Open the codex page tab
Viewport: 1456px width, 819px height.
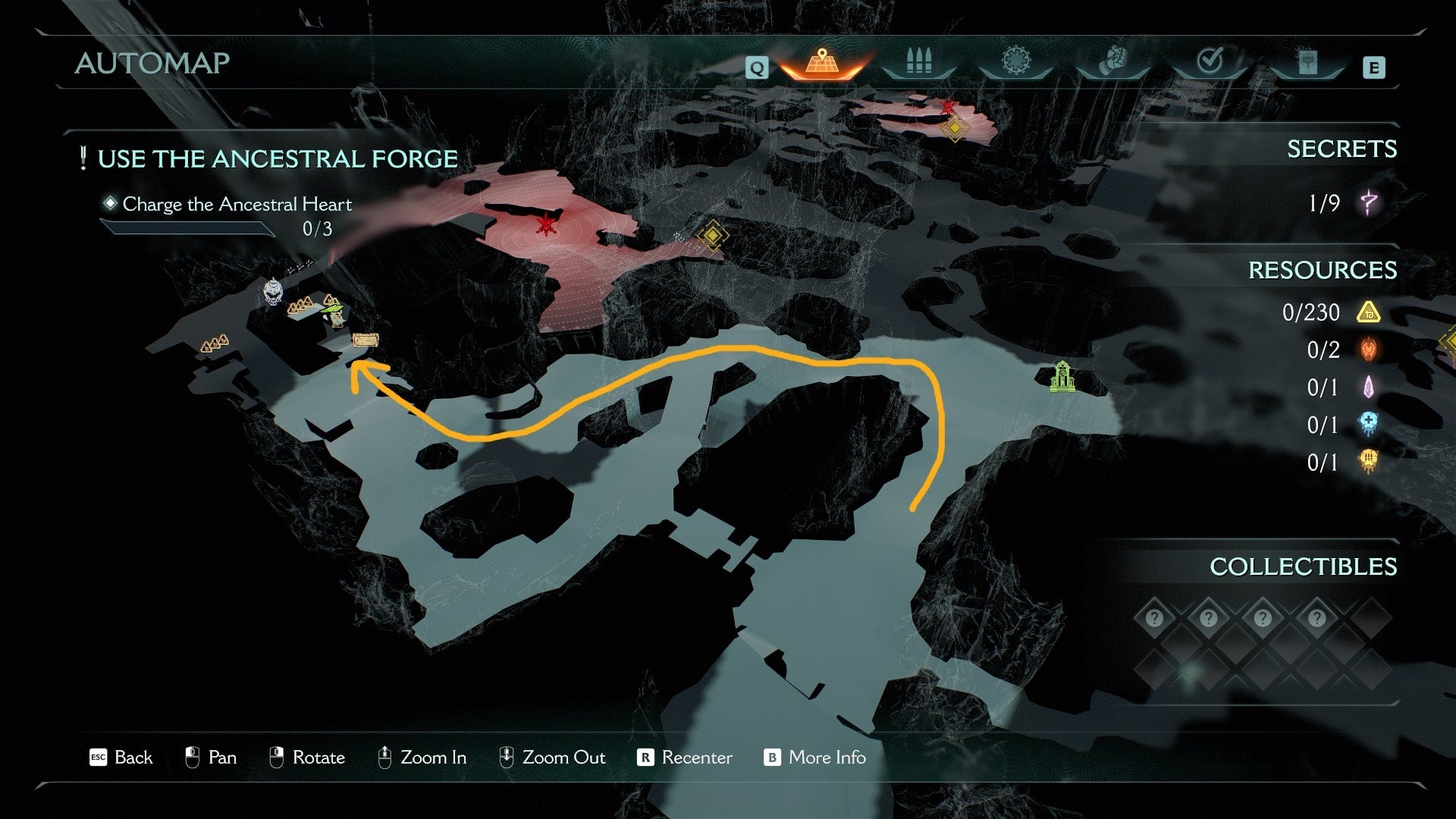1307,64
